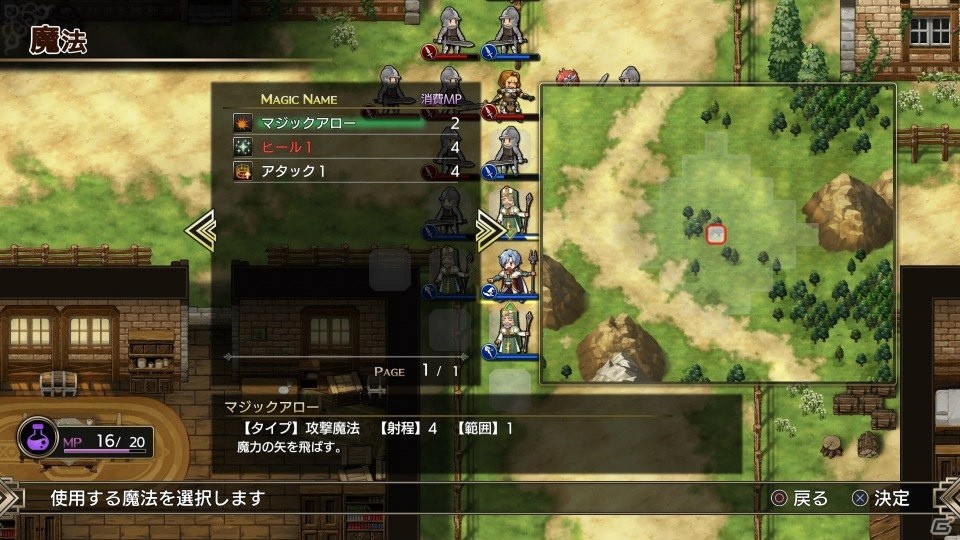Click the red target cursor on the range map

tap(715, 234)
